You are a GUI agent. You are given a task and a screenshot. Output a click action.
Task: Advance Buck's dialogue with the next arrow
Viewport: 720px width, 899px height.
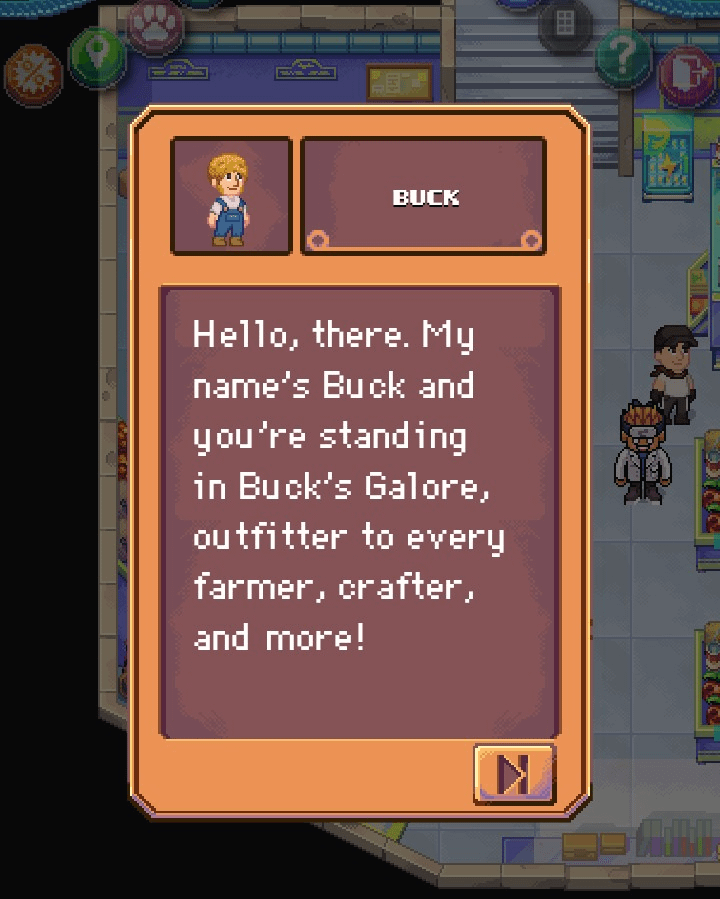pyautogui.click(x=514, y=773)
